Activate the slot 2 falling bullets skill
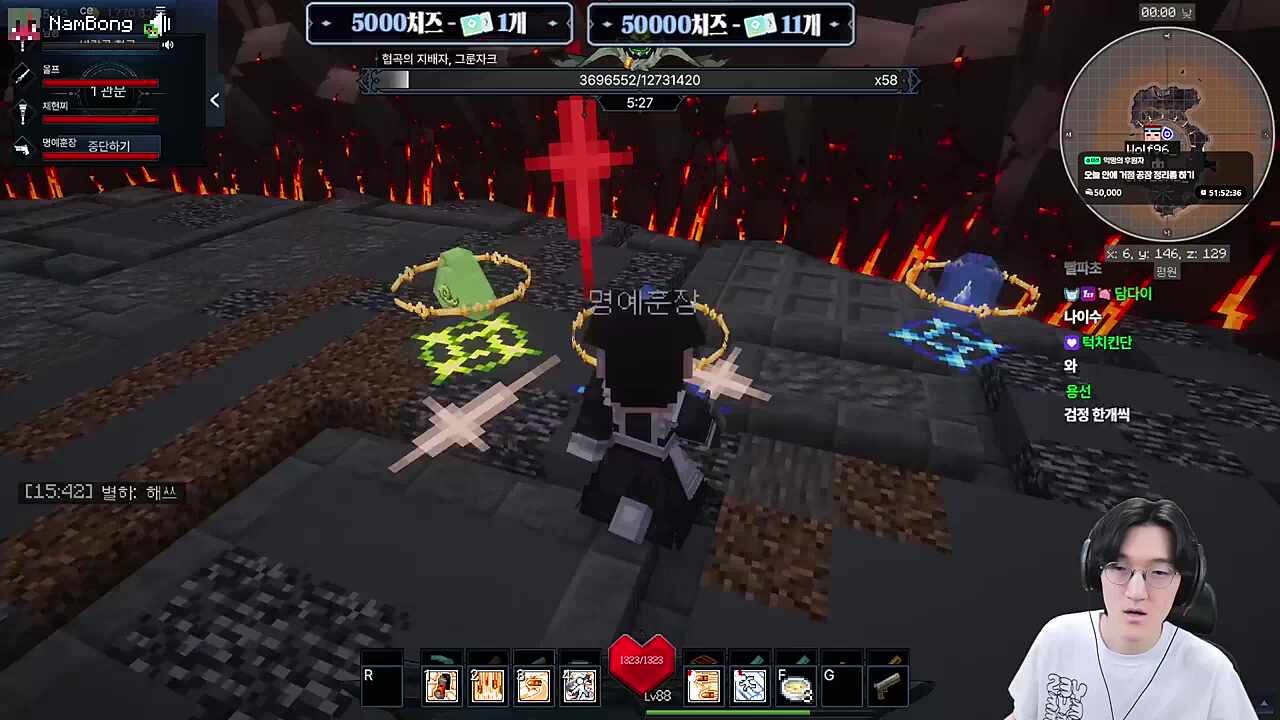The height and width of the screenshot is (720, 1280). pyautogui.click(x=487, y=686)
